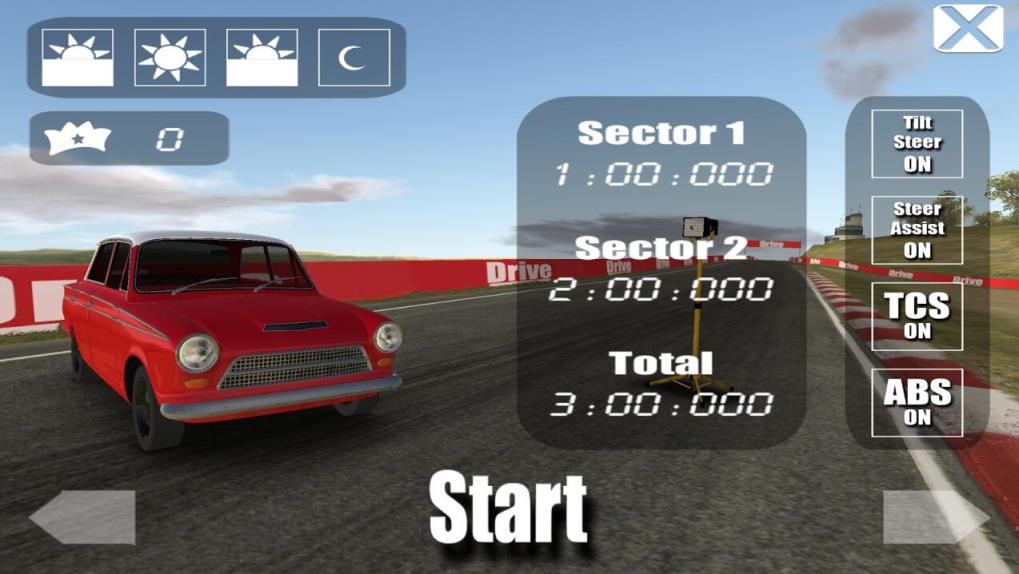This screenshot has height=574, width=1019.
Task: Switch TCS traction control off
Action: pyautogui.click(x=917, y=316)
